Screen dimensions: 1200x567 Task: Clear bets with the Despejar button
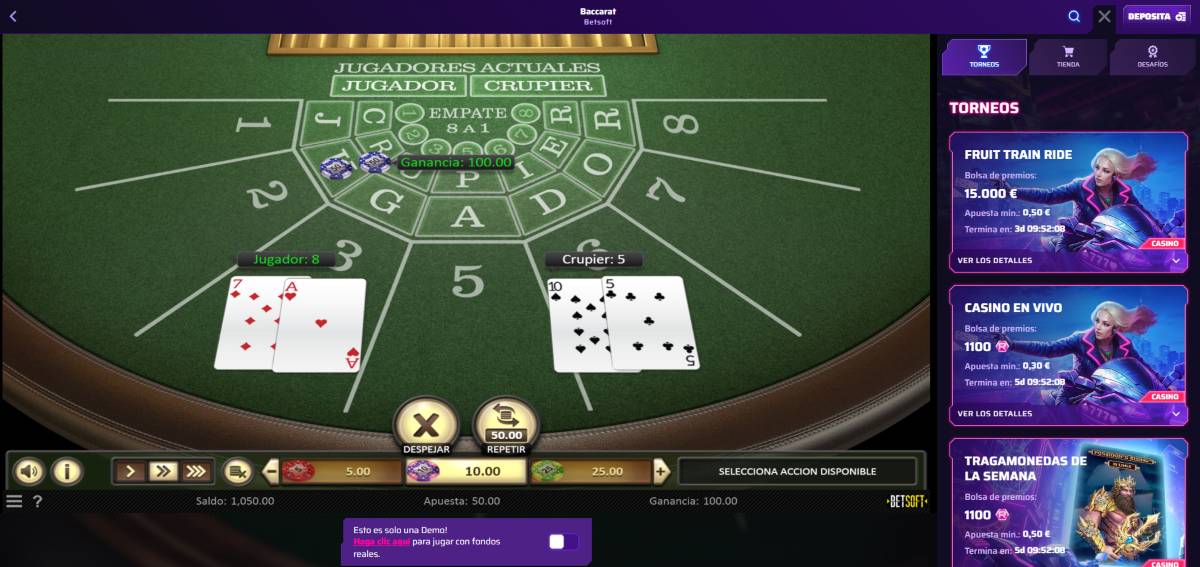click(426, 424)
